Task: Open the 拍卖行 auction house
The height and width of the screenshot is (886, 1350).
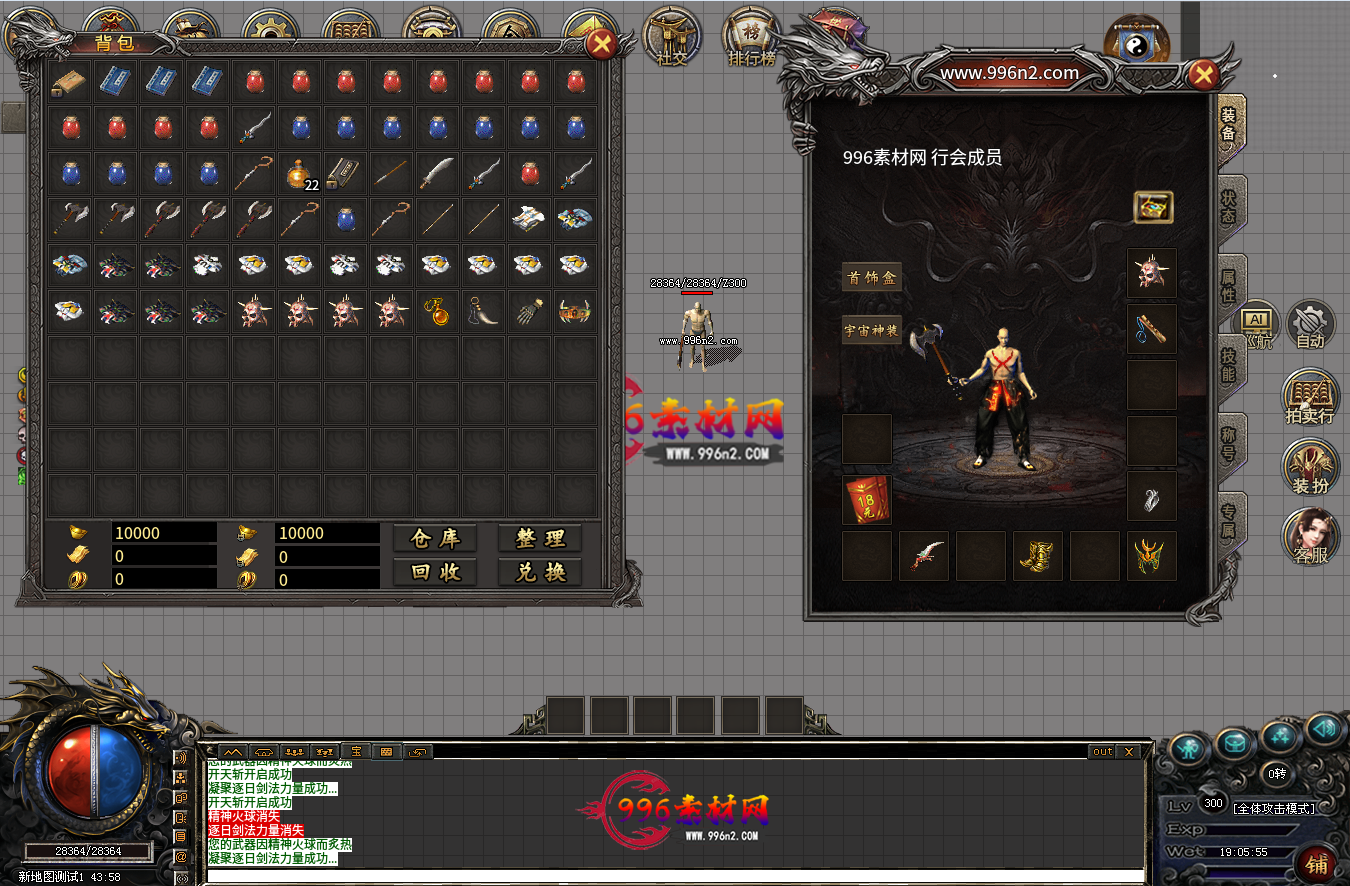Action: pyautogui.click(x=1310, y=398)
